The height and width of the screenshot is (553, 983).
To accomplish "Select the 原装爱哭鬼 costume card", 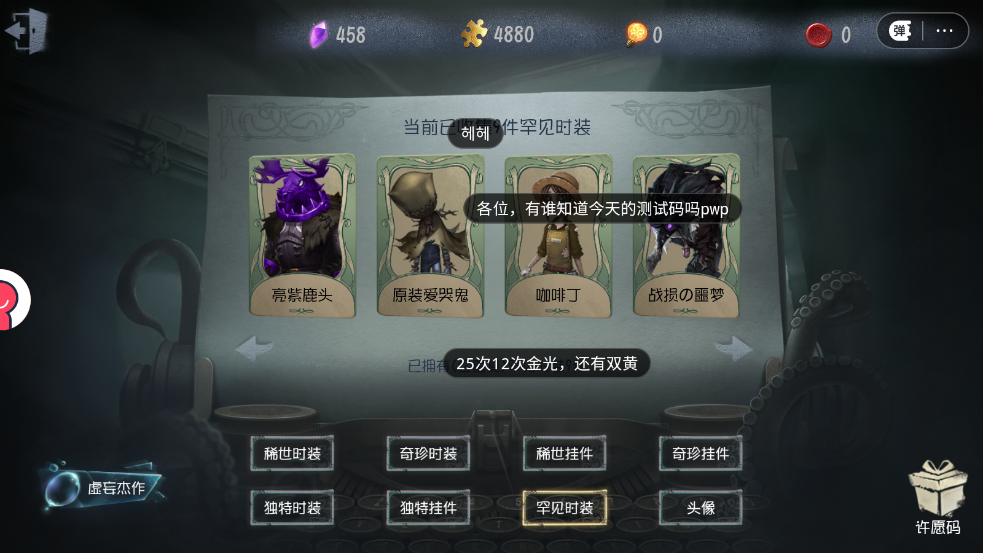I will (x=430, y=236).
